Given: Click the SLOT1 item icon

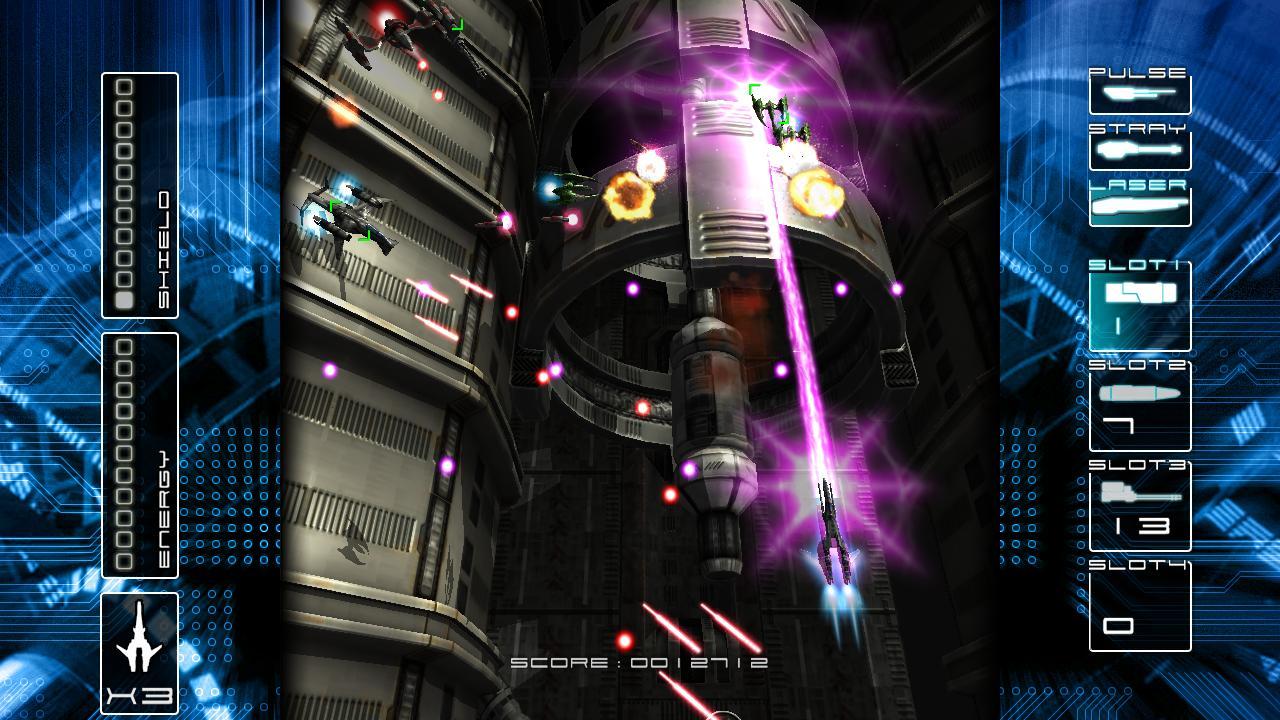Looking at the screenshot, I should (x=1140, y=293).
